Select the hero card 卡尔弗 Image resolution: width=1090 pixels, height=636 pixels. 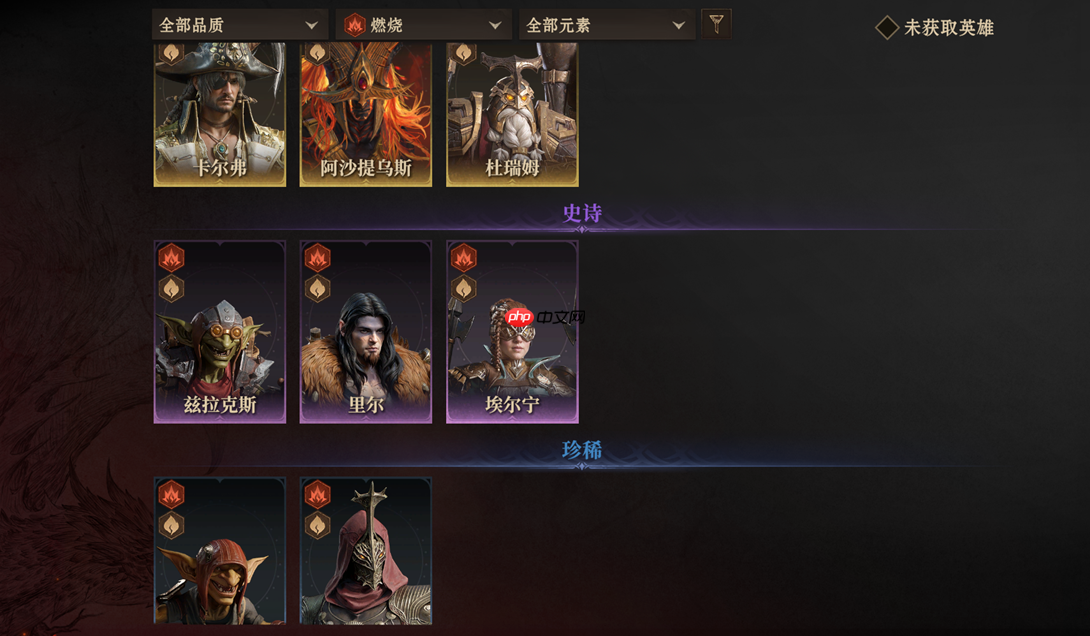(220, 114)
